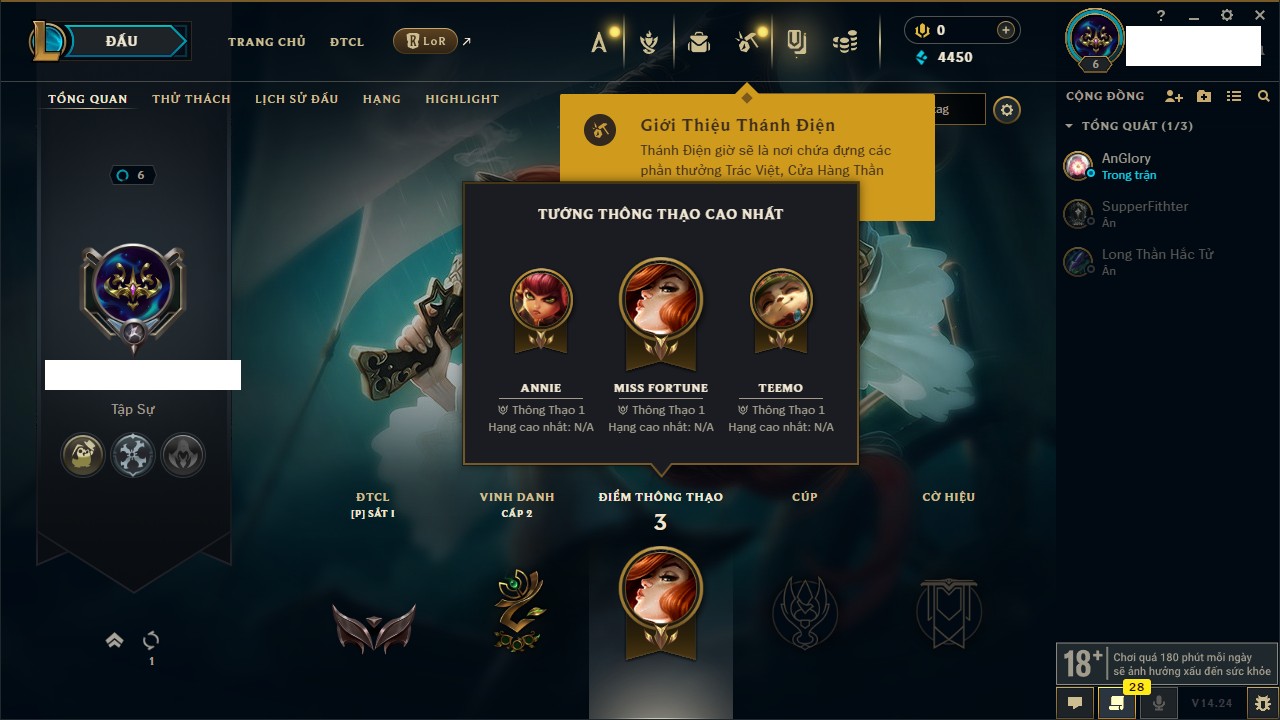The image size is (1280, 720).
Task: Open the backpack collection icon
Action: 699,42
